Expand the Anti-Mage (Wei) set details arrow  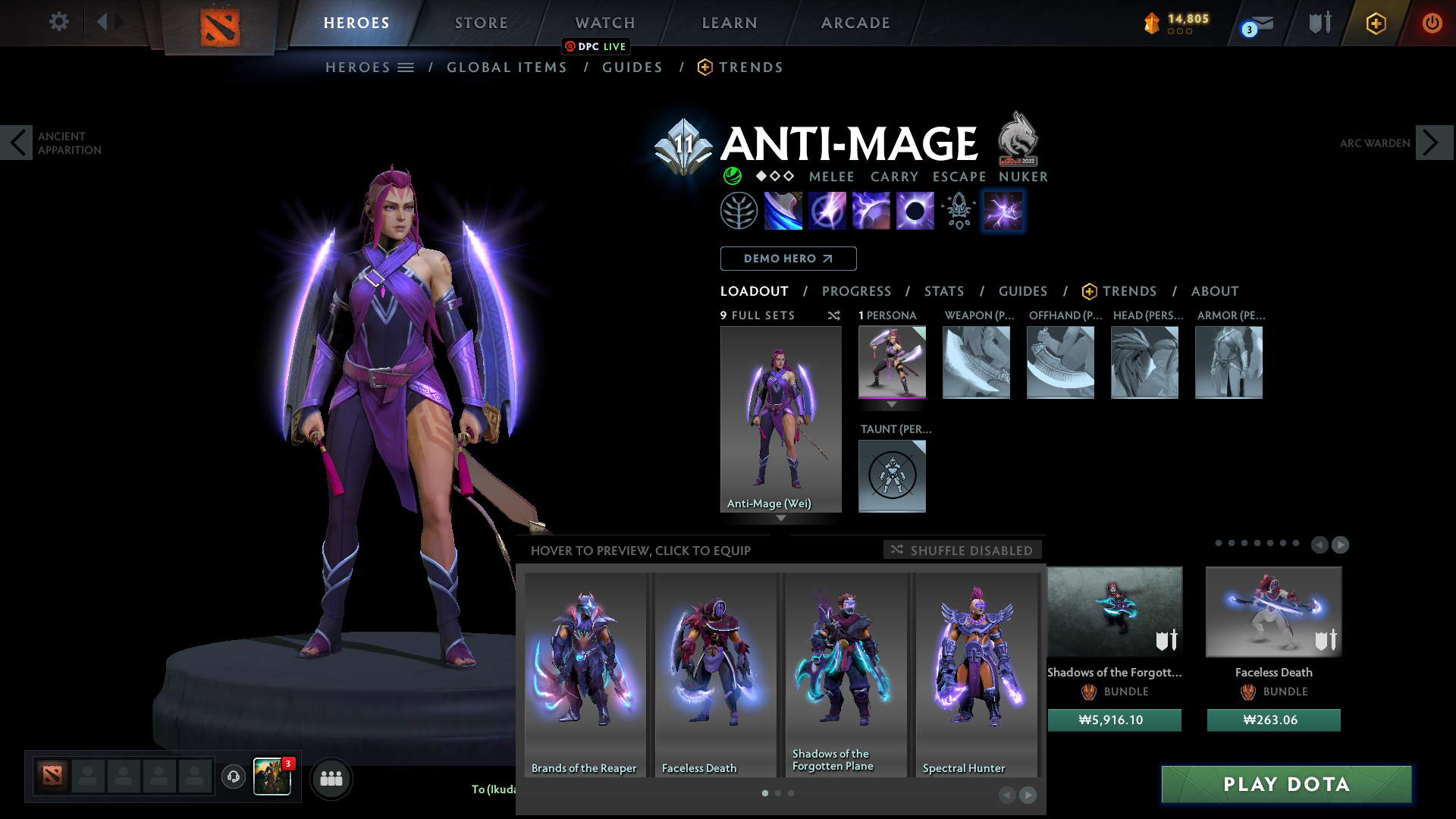pos(780,518)
